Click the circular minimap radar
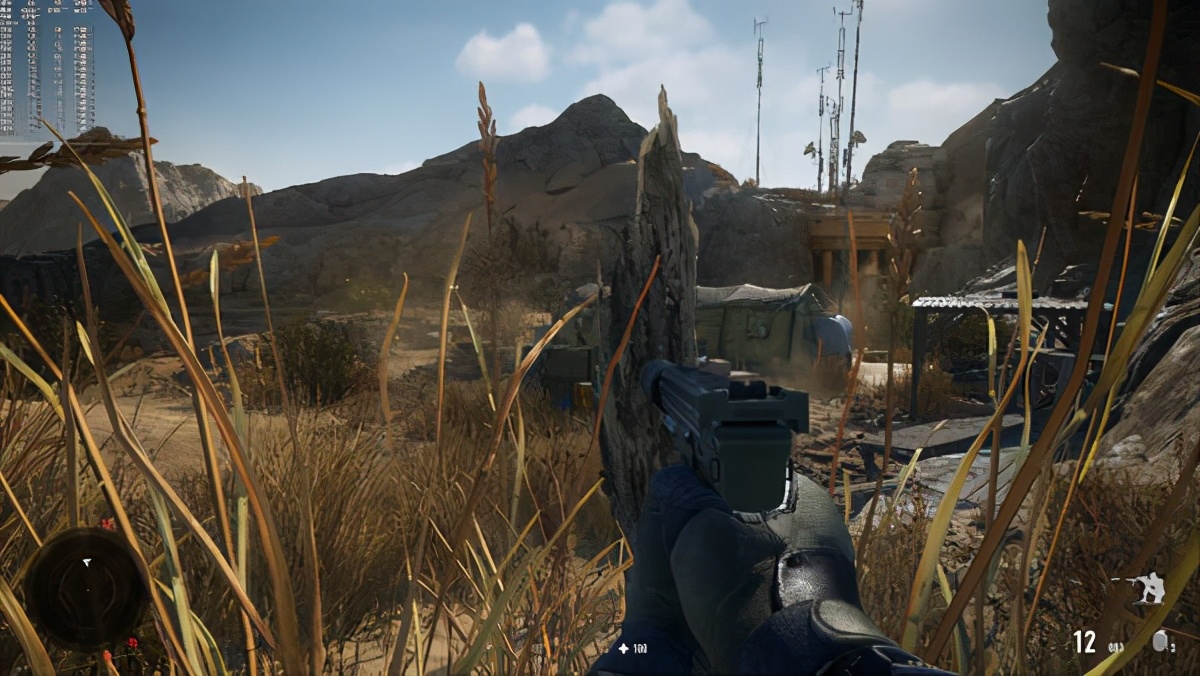 [x=86, y=588]
